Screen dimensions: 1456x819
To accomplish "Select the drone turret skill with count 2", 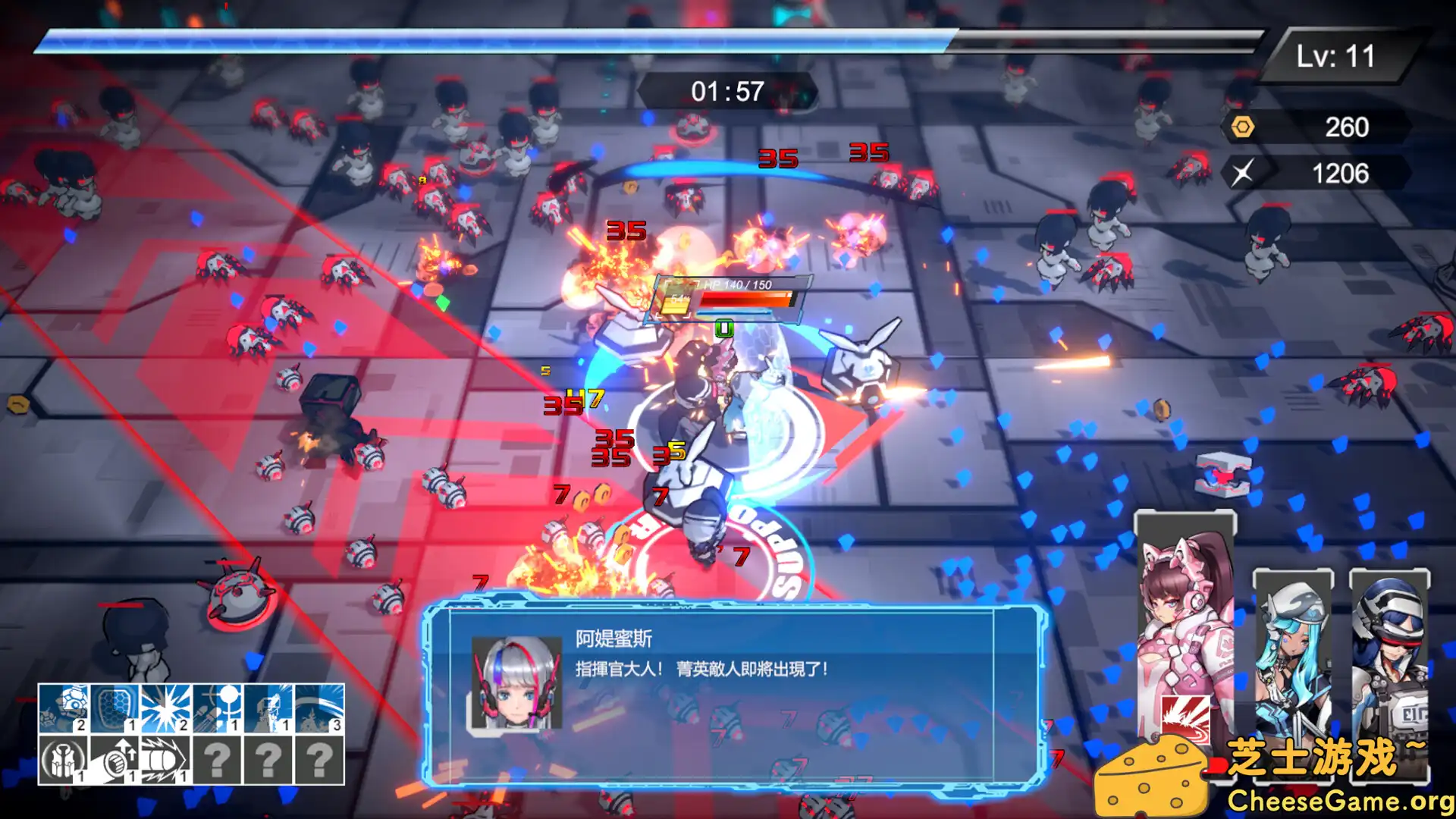I will (64, 709).
